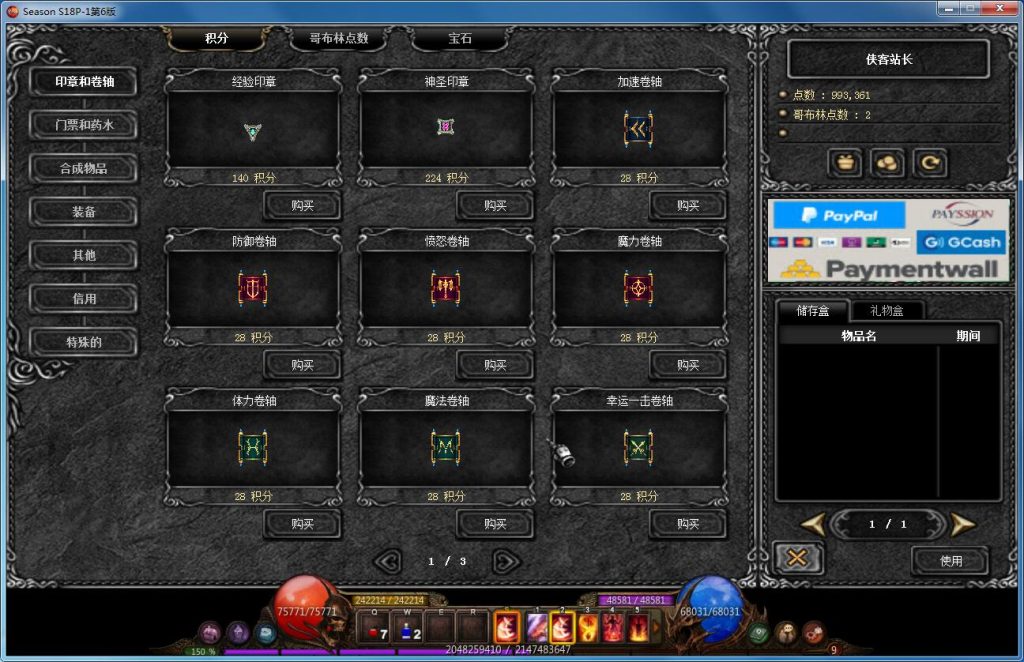Choose the 合成物品 category
This screenshot has height=662, width=1024.
(83, 168)
